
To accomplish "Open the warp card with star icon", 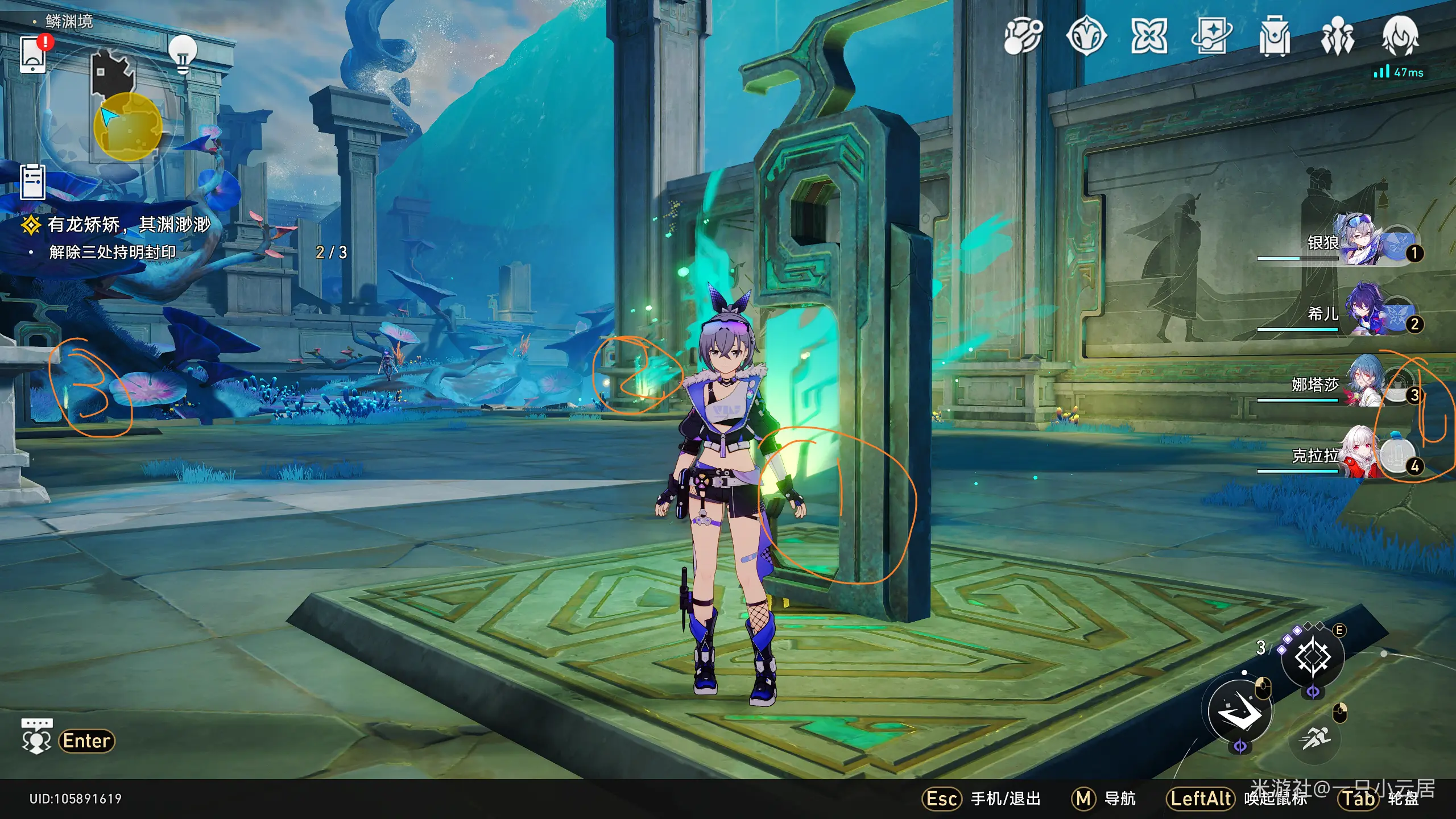I will point(1211,36).
